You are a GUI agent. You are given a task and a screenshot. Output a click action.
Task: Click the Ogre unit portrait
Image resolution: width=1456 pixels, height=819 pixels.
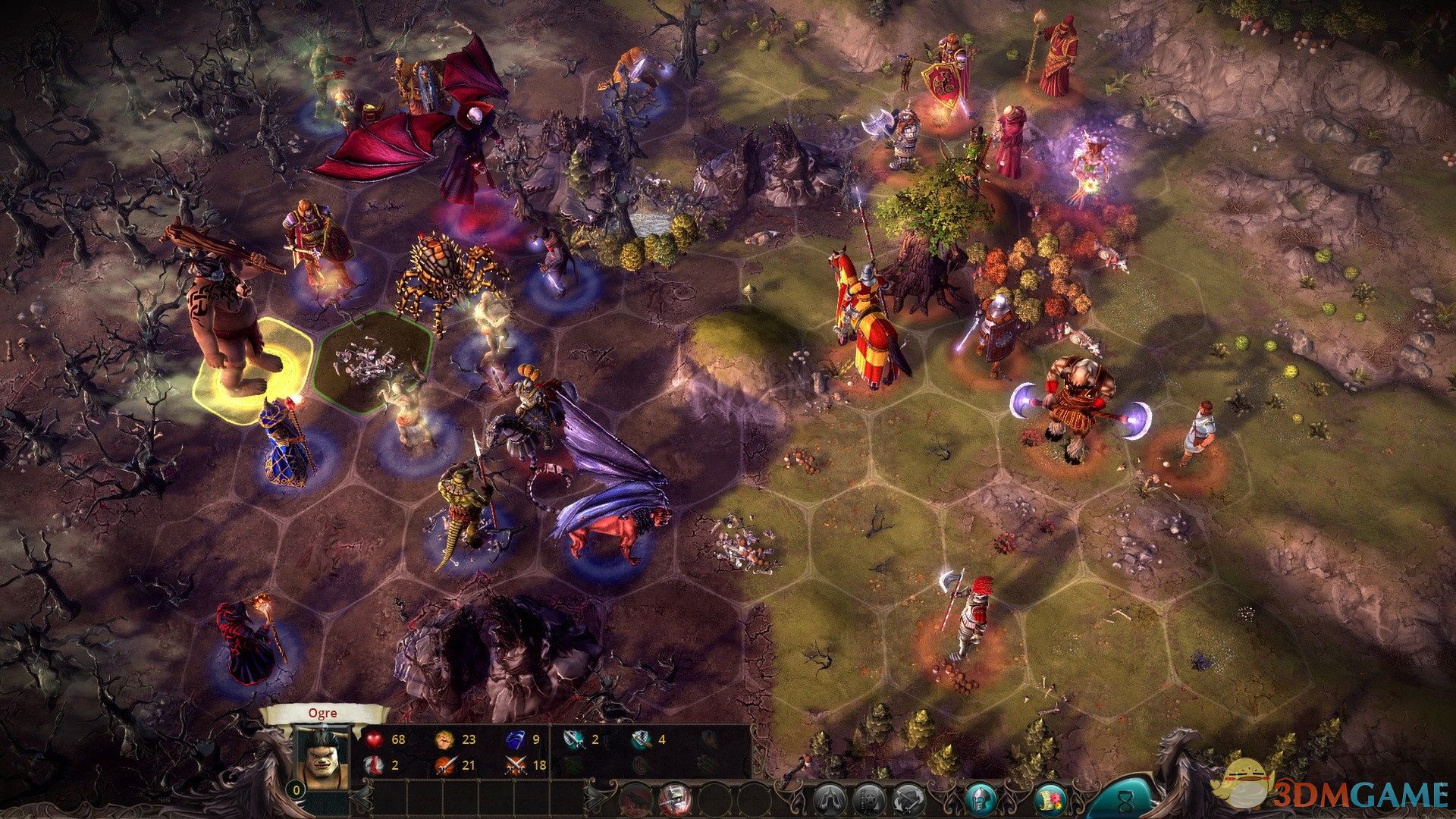pos(321,758)
